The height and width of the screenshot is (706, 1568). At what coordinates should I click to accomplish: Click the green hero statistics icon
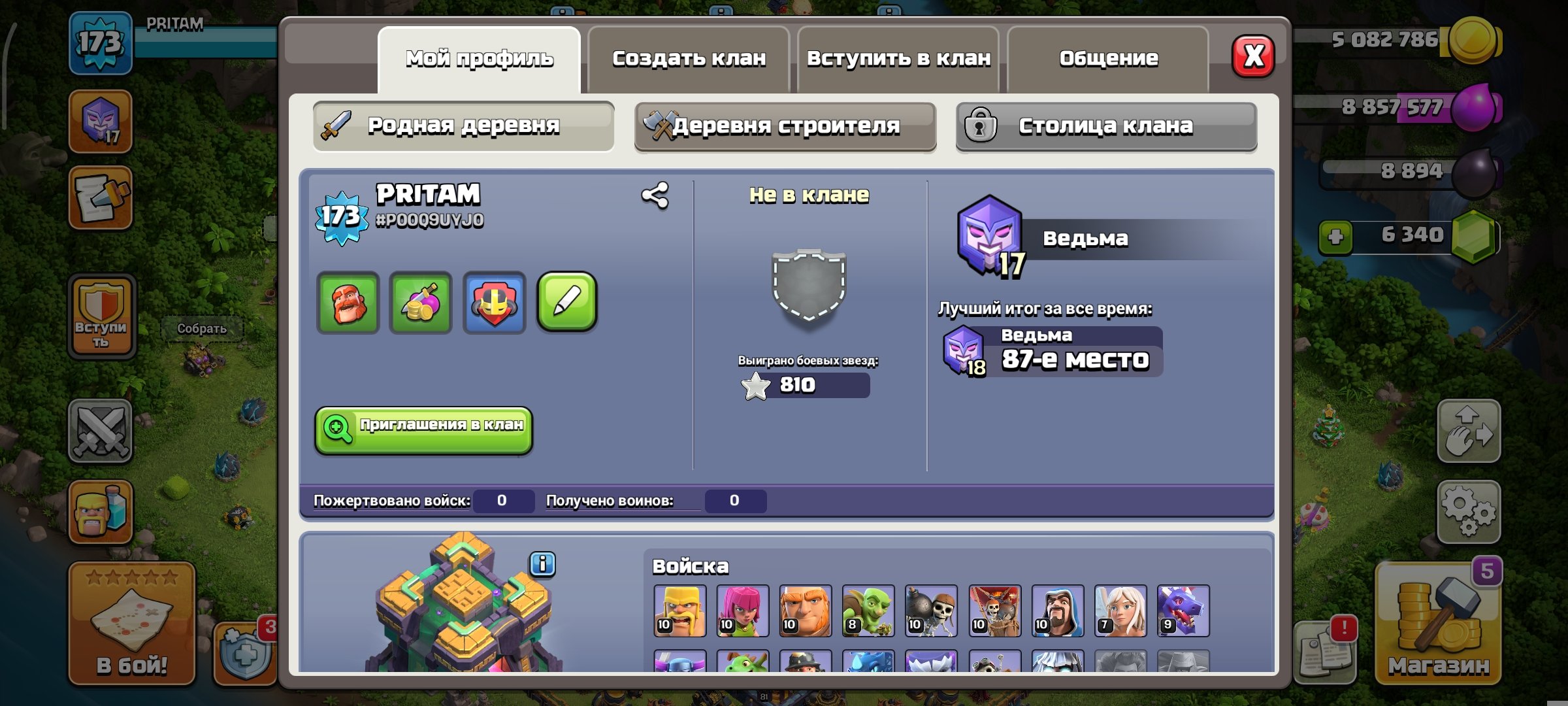tap(347, 302)
